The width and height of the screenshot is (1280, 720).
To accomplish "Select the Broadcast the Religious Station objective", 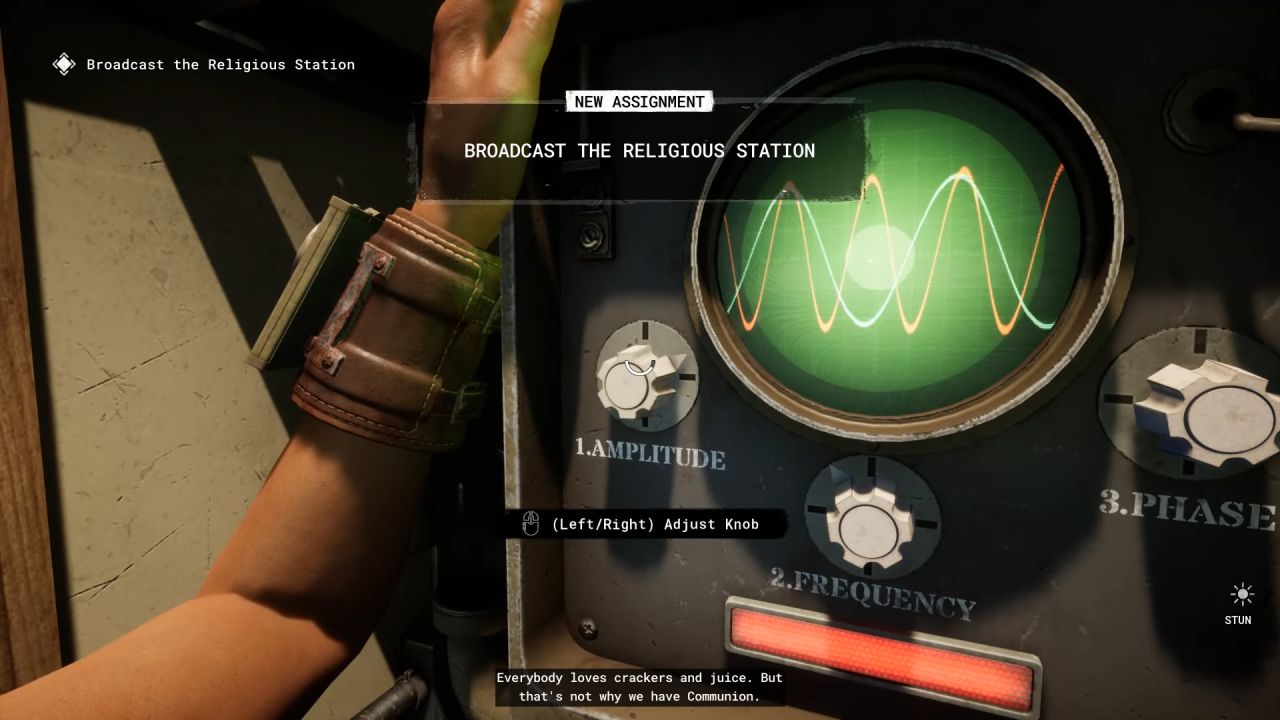I will coord(218,64).
